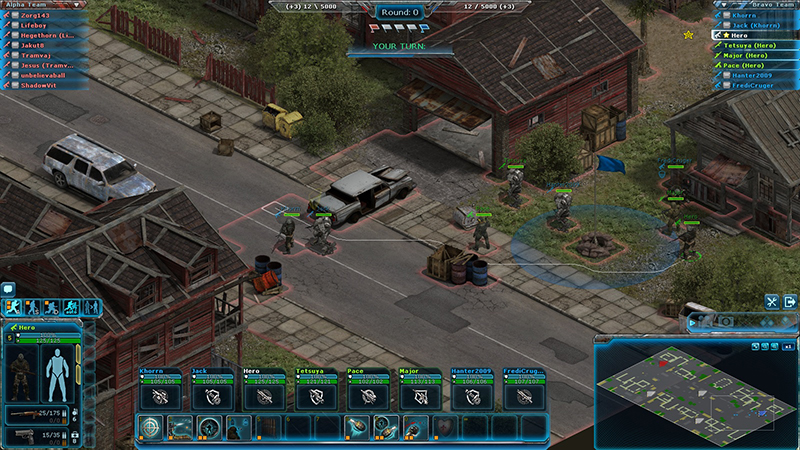Open the settings wrench-and-screwdriver button
This screenshot has height=450, width=800.
click(x=772, y=301)
